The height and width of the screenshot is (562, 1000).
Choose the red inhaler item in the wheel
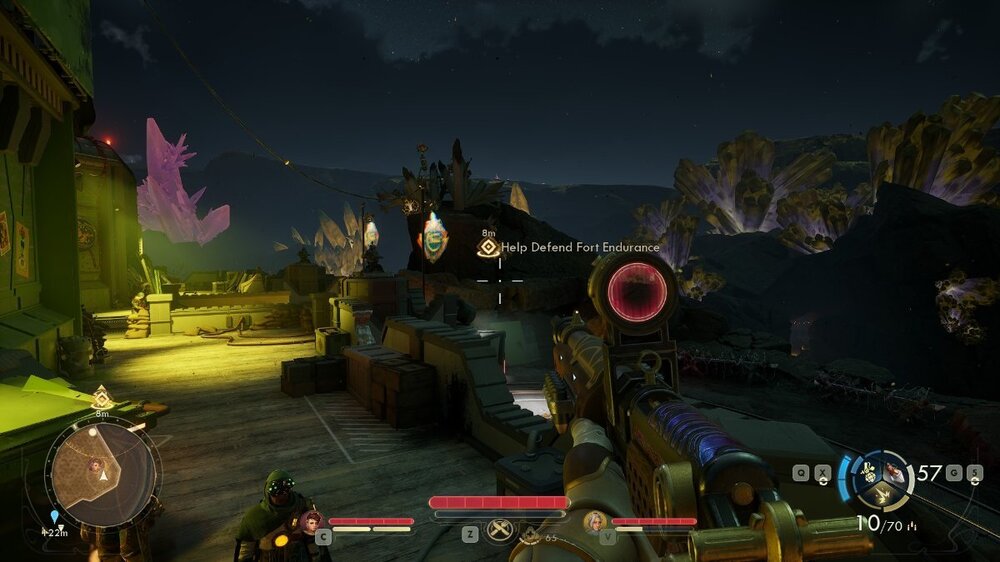895,473
